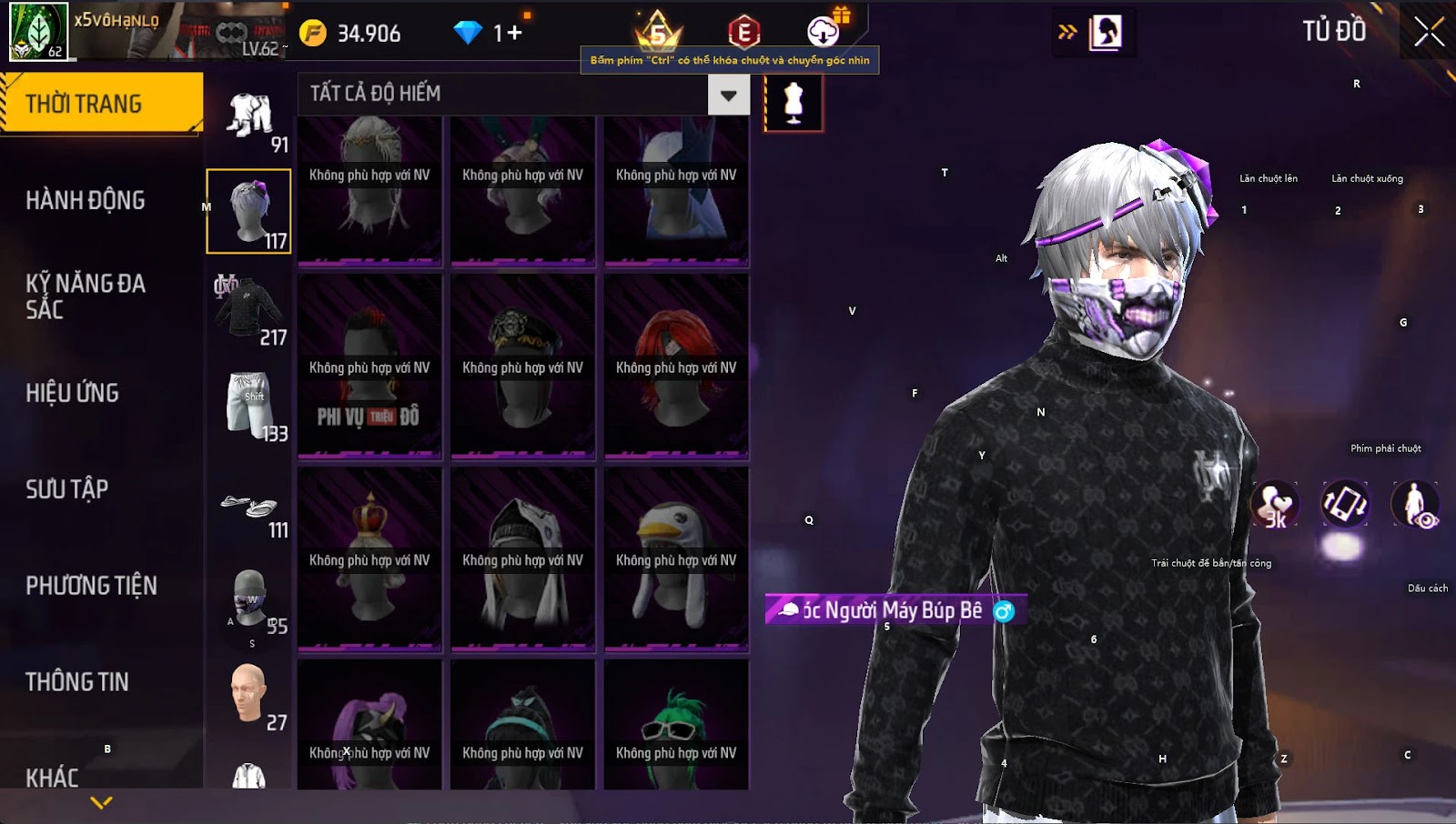The width and height of the screenshot is (1456, 824).
Task: Select the jacket tops category
Action: click(248, 309)
